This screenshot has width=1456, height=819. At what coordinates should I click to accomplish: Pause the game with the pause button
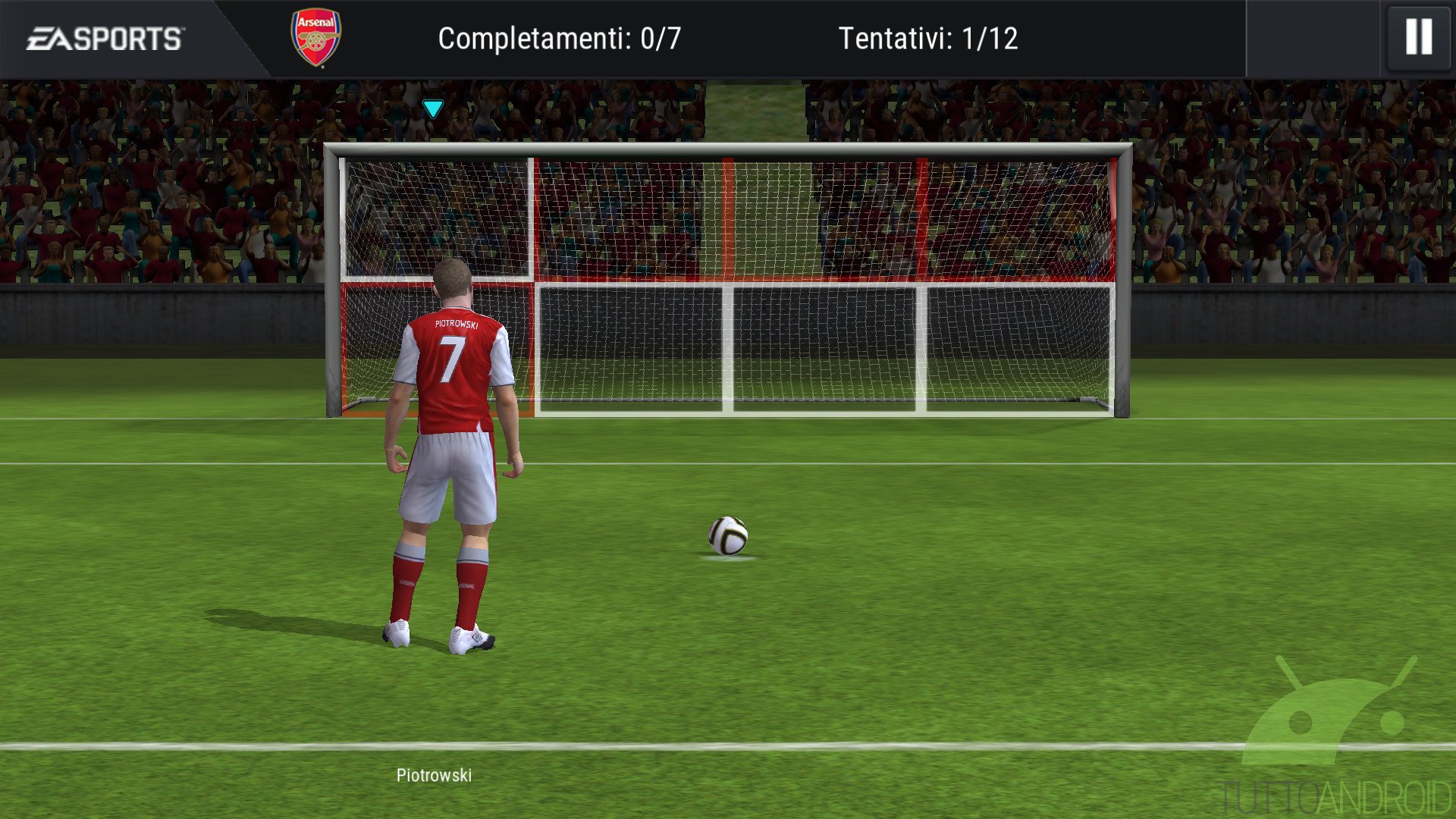(1418, 37)
